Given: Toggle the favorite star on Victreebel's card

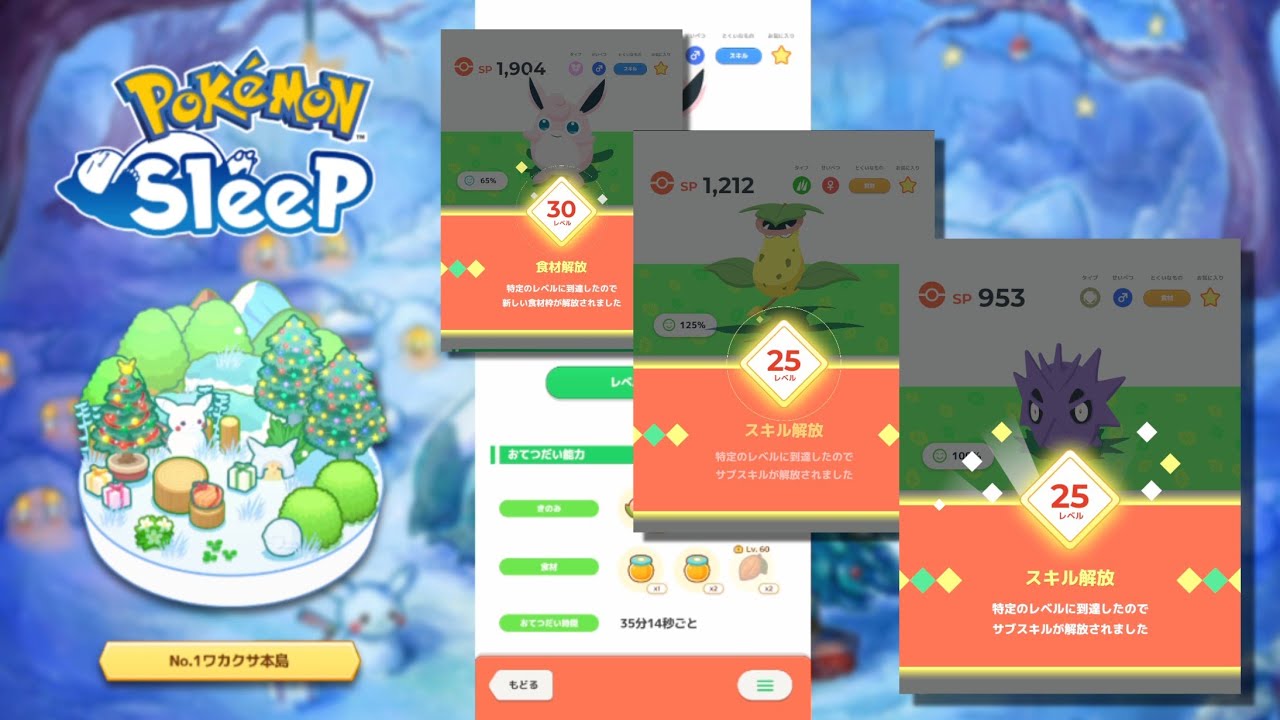Looking at the screenshot, I should coord(908,185).
